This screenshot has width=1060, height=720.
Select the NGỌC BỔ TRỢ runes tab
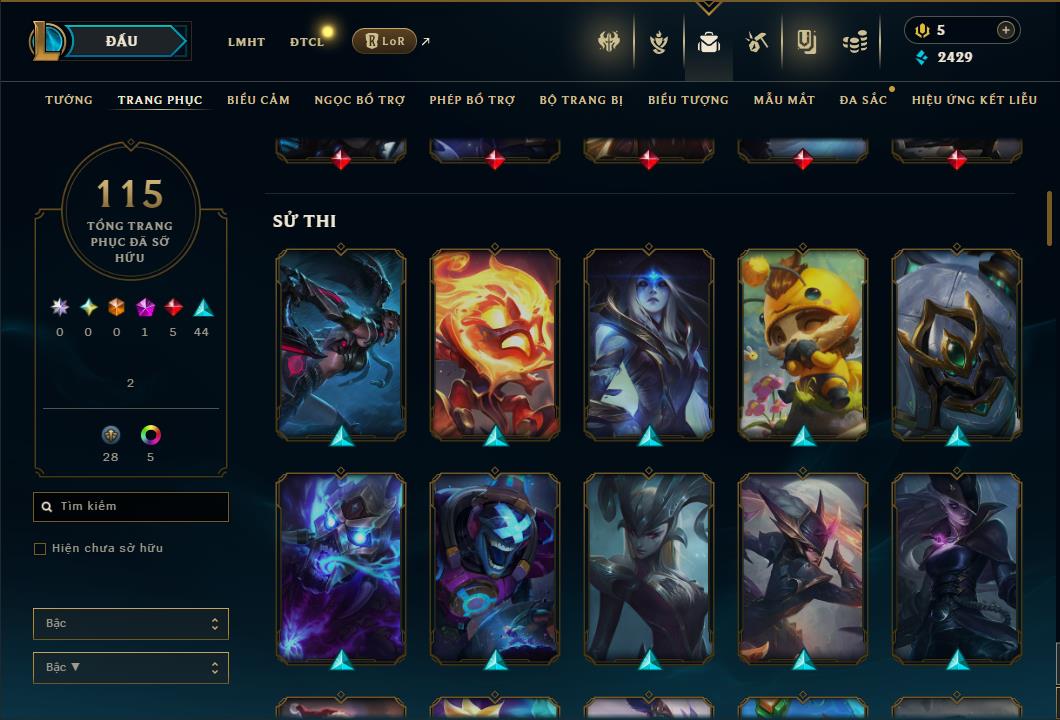pos(360,100)
